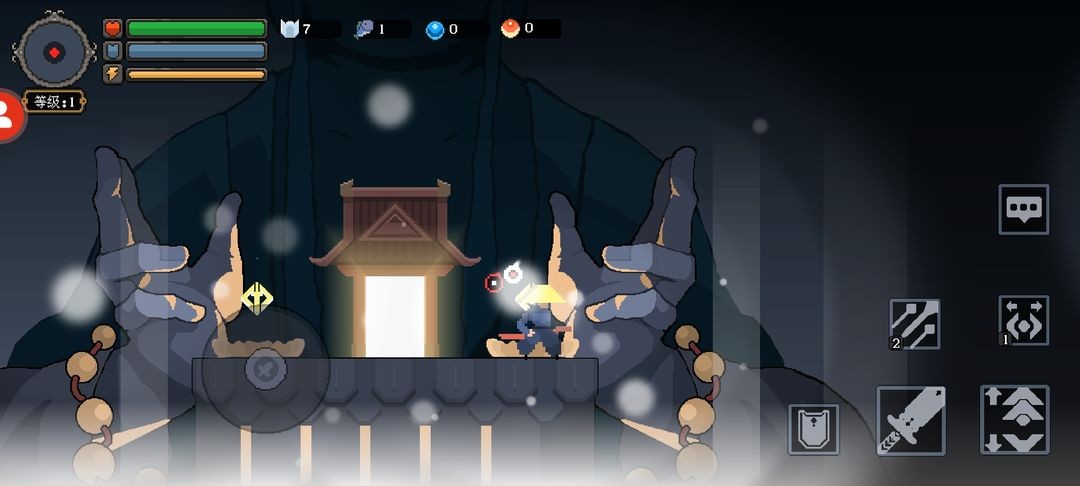
Task: Tap the jump chevrons button
Action: click(1014, 420)
